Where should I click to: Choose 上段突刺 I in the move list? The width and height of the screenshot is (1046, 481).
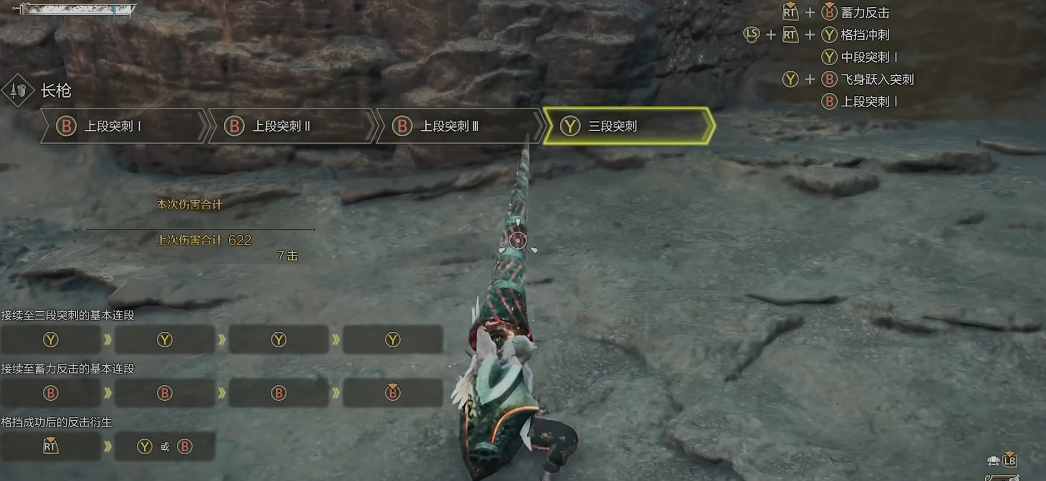(868, 101)
